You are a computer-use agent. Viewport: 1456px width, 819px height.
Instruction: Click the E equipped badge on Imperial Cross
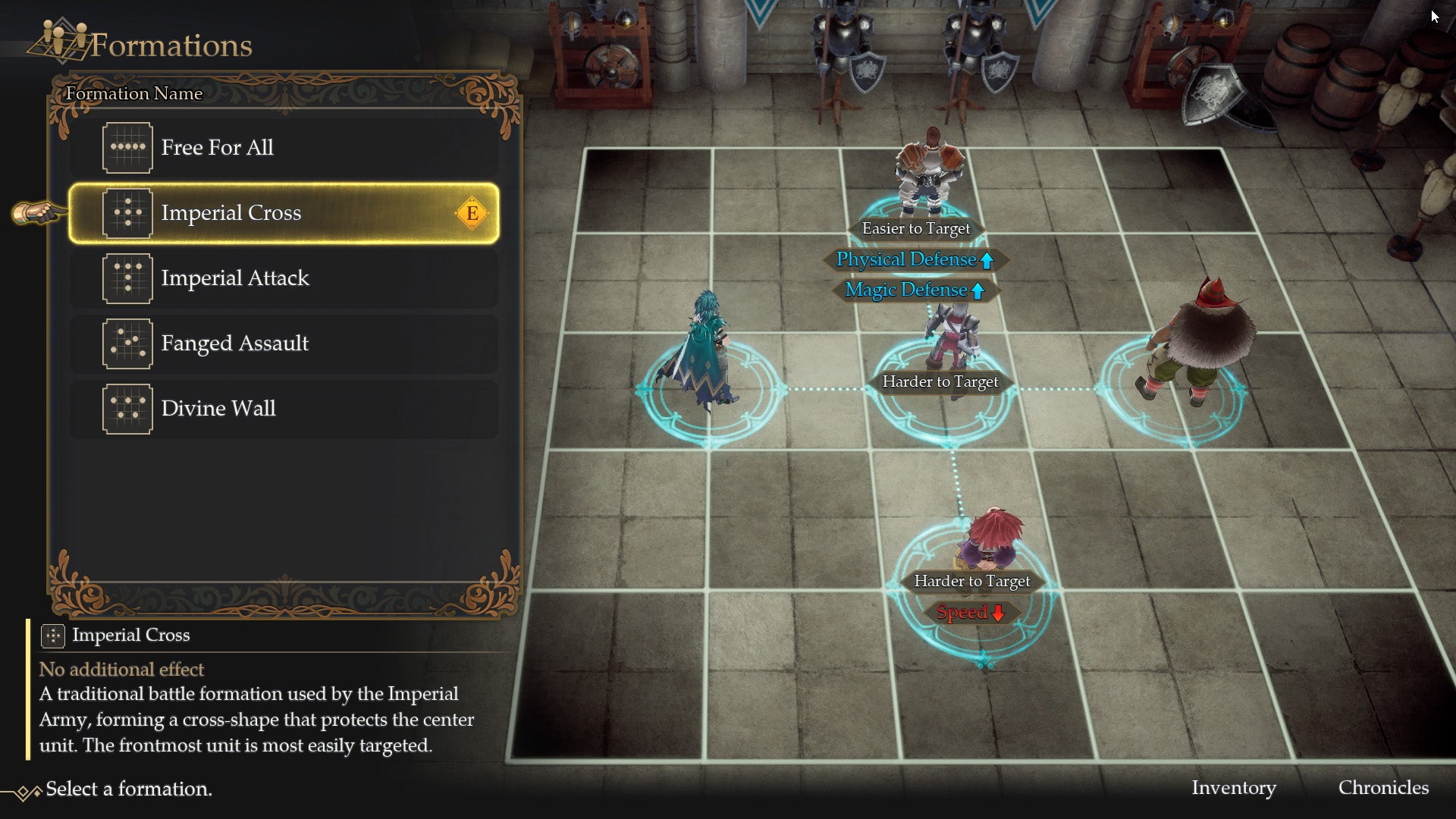click(473, 213)
